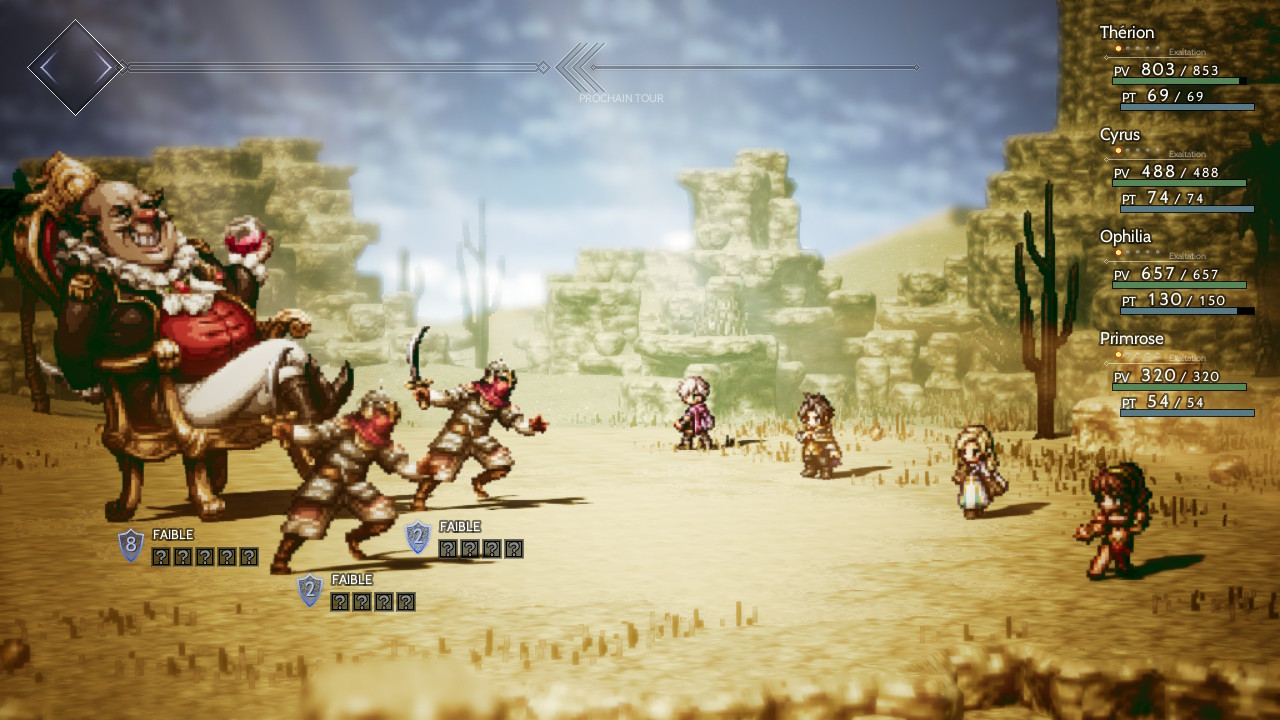The image size is (1280, 720).
Task: Click the shield icon showing 8
Action: click(x=131, y=546)
